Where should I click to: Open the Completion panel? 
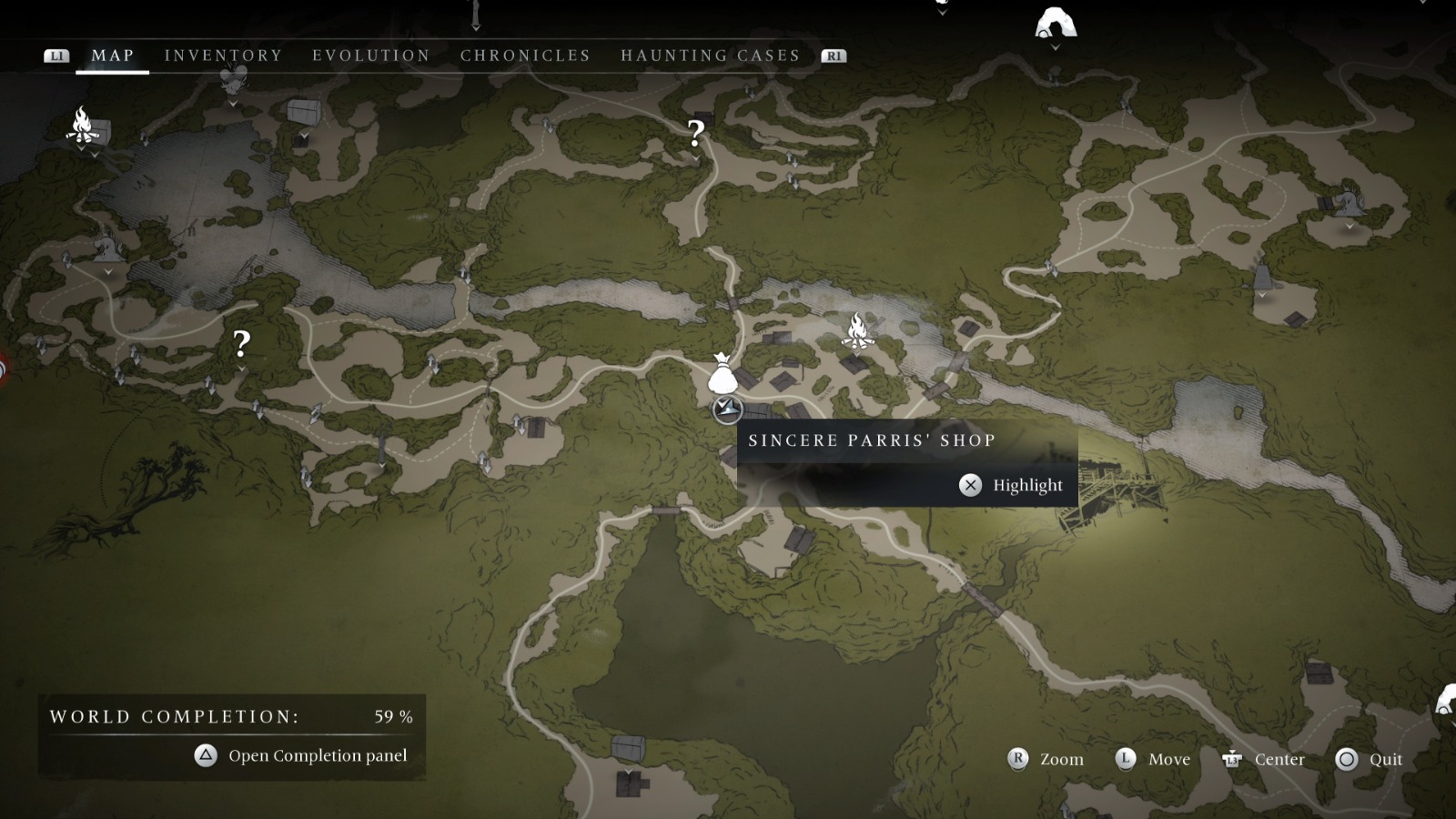pos(319,755)
